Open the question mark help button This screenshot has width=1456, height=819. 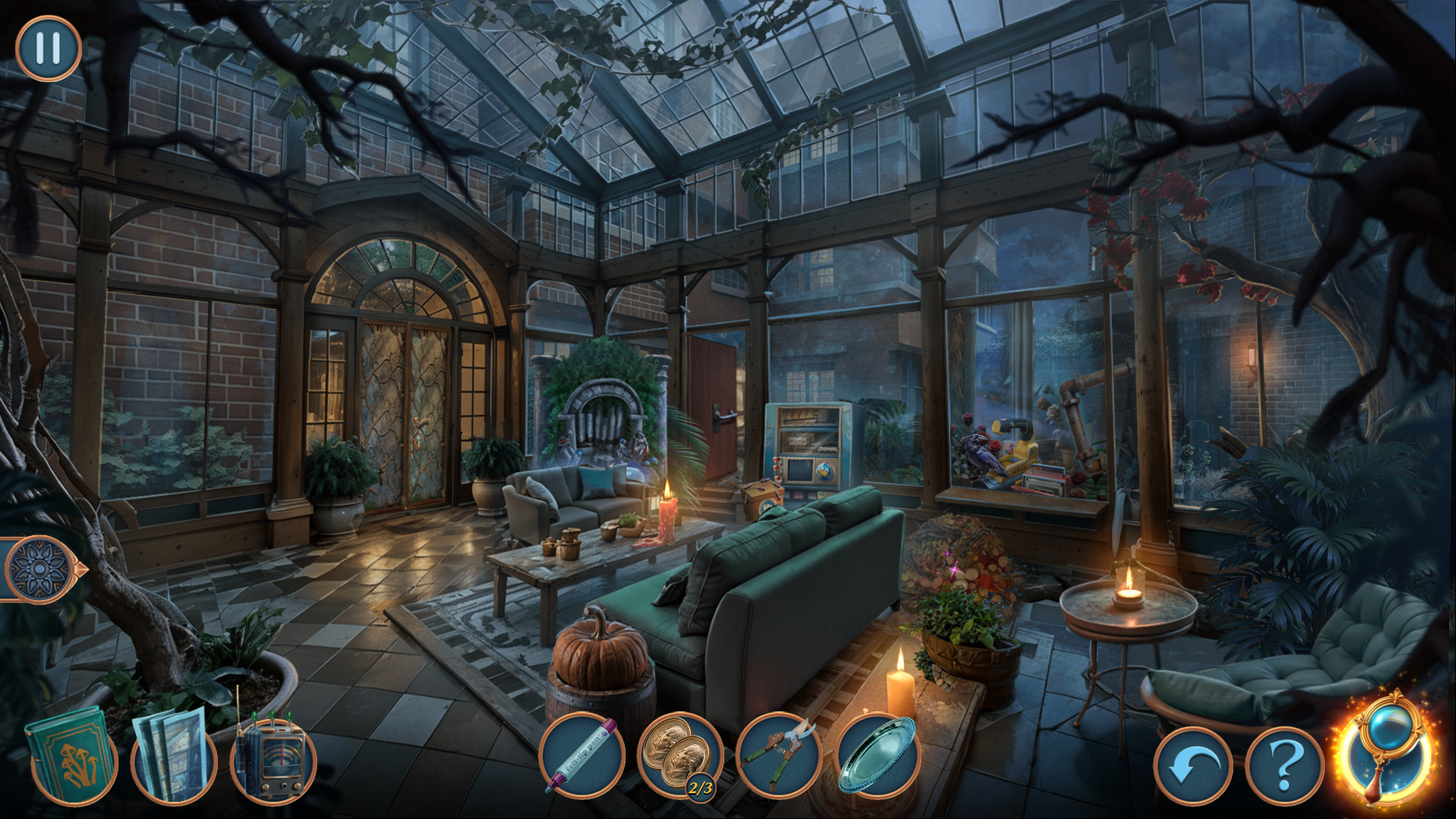[1284, 766]
